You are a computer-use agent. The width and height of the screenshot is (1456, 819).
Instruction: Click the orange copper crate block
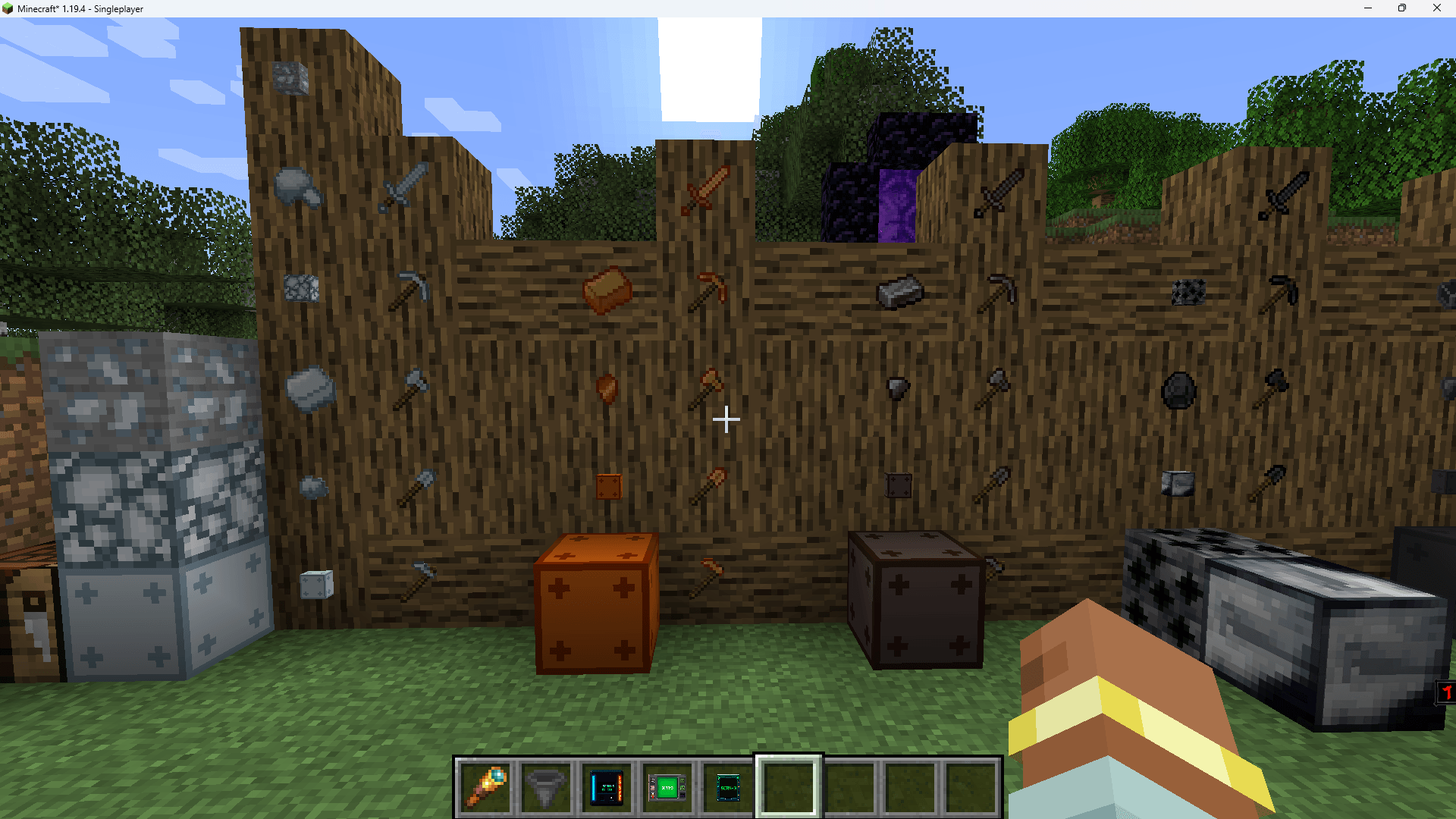[x=595, y=607]
